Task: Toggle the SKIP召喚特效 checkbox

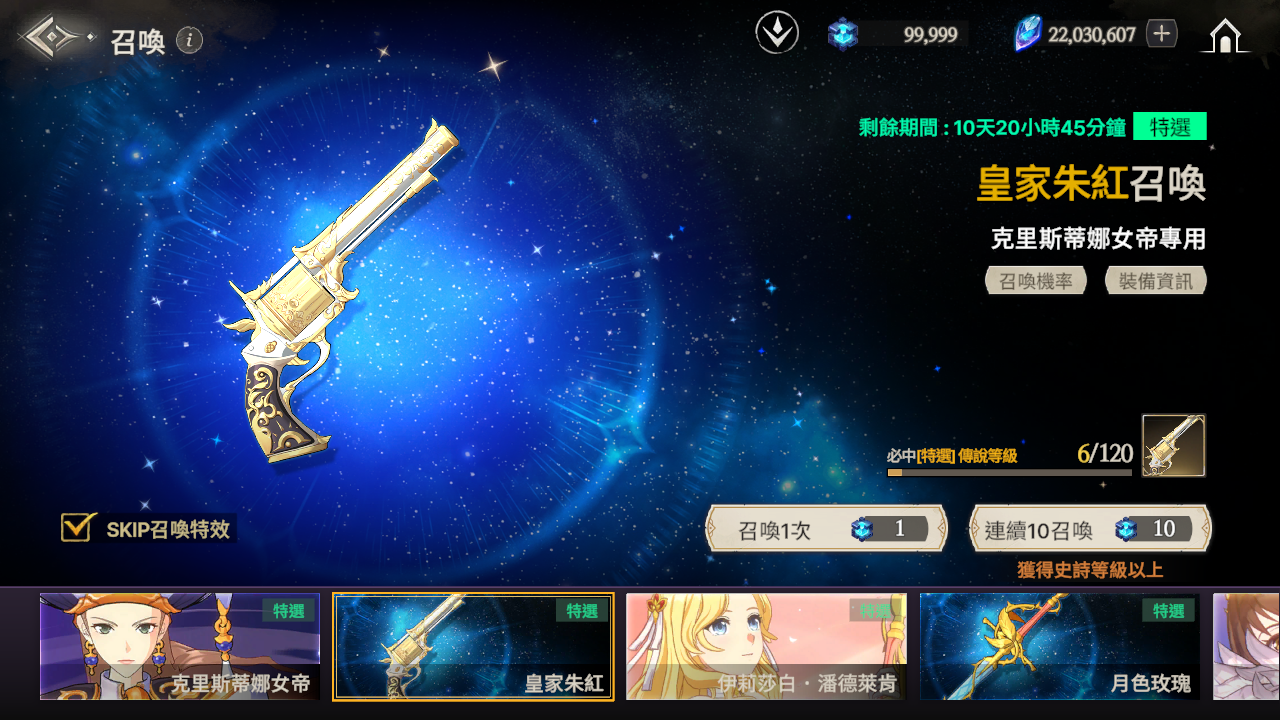Action: [x=77, y=528]
